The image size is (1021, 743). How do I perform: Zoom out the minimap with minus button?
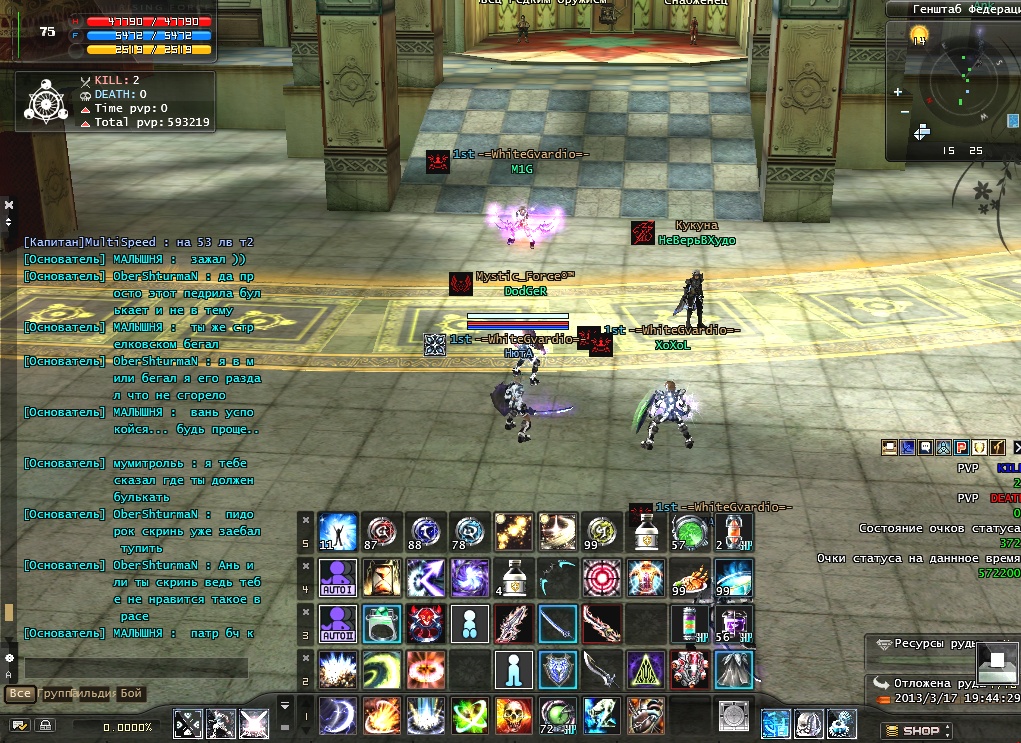[x=905, y=111]
